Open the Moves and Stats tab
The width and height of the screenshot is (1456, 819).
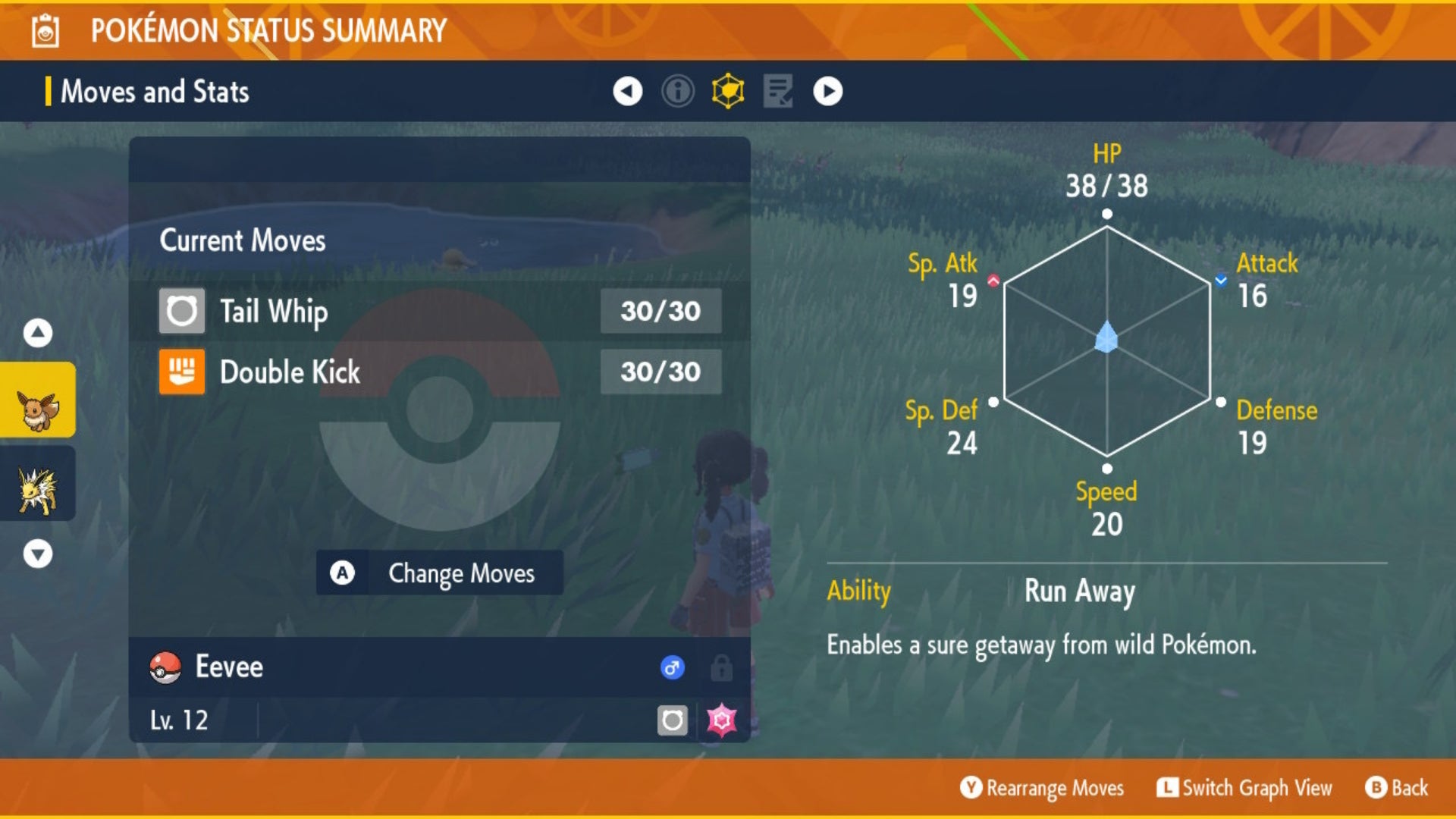coord(155,91)
